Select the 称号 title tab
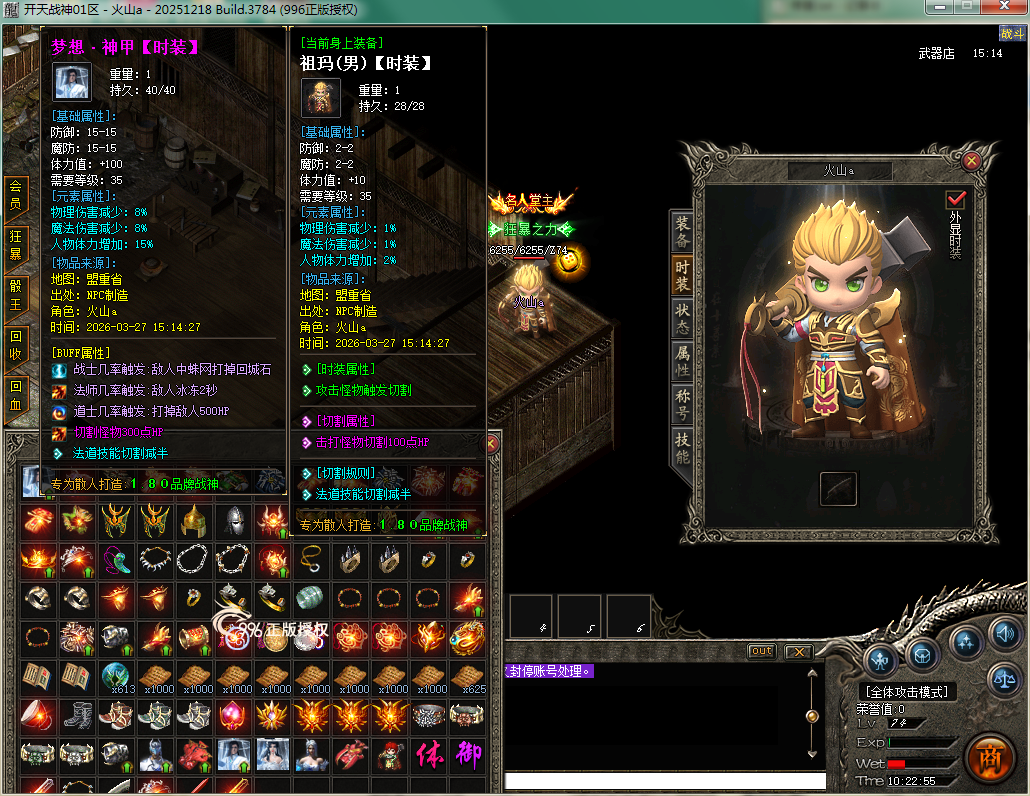1030x796 pixels. click(x=682, y=406)
